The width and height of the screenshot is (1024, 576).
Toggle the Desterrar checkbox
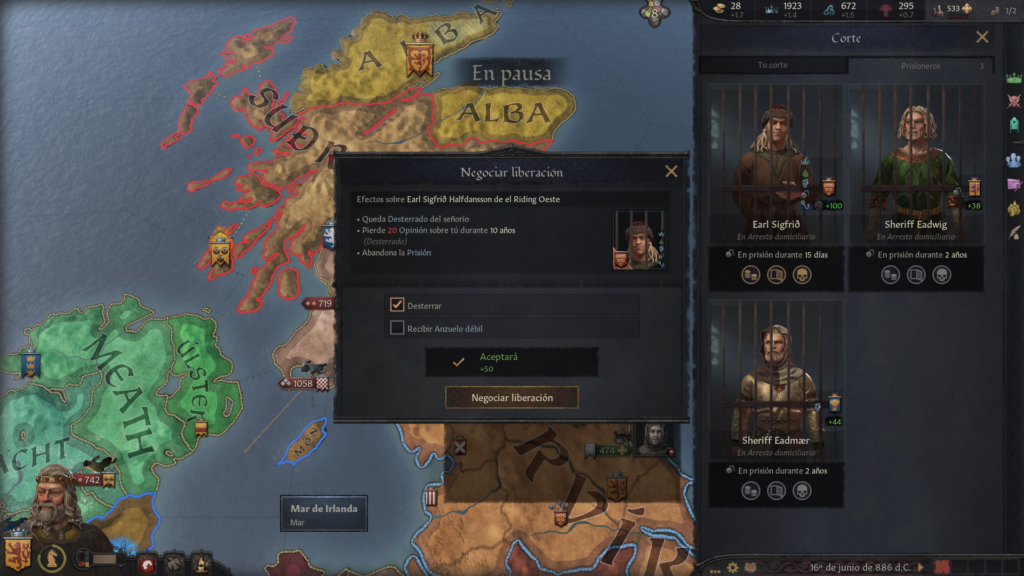(397, 305)
